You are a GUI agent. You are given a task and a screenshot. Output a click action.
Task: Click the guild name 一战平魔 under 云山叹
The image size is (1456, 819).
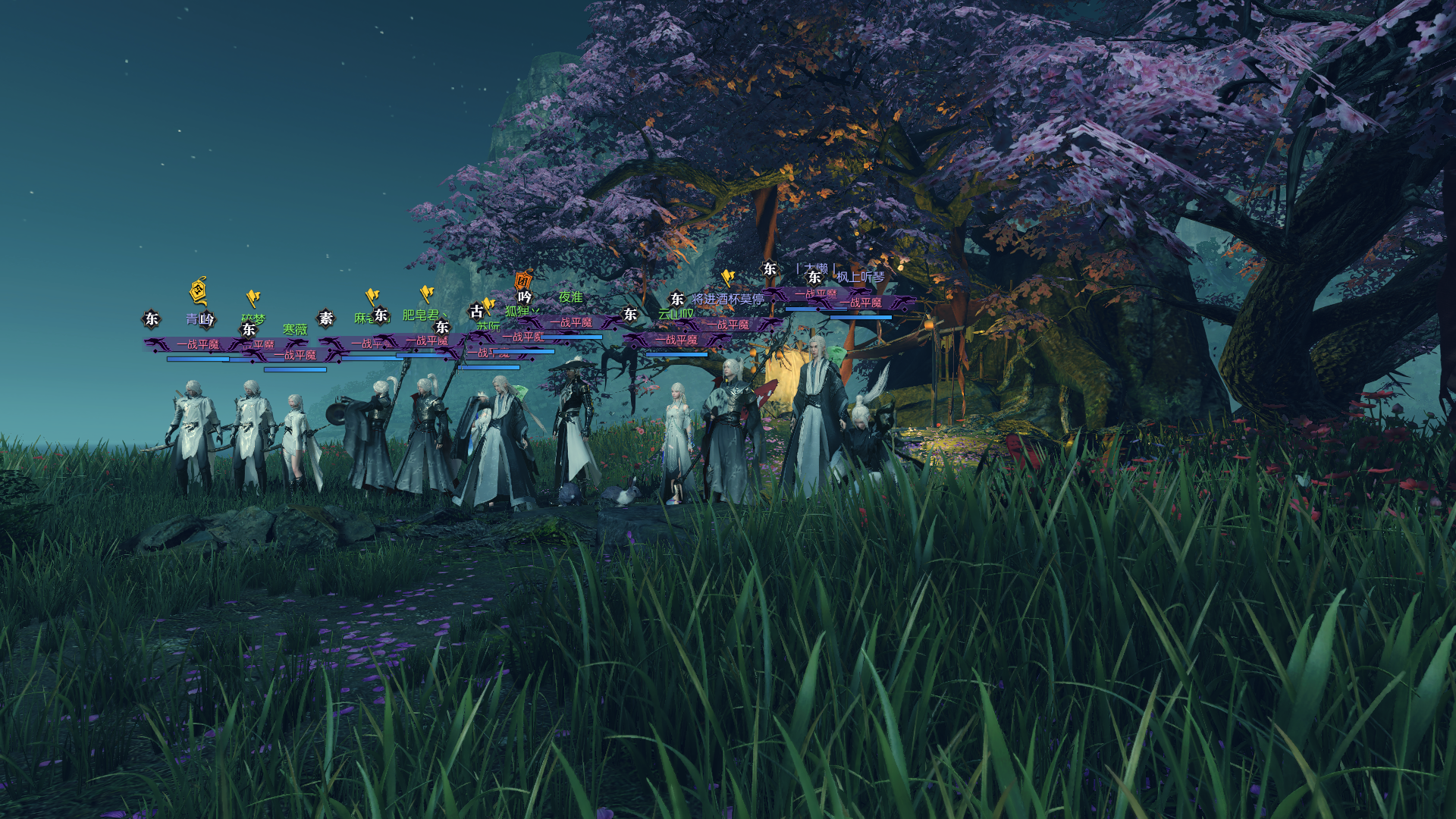click(x=729, y=325)
